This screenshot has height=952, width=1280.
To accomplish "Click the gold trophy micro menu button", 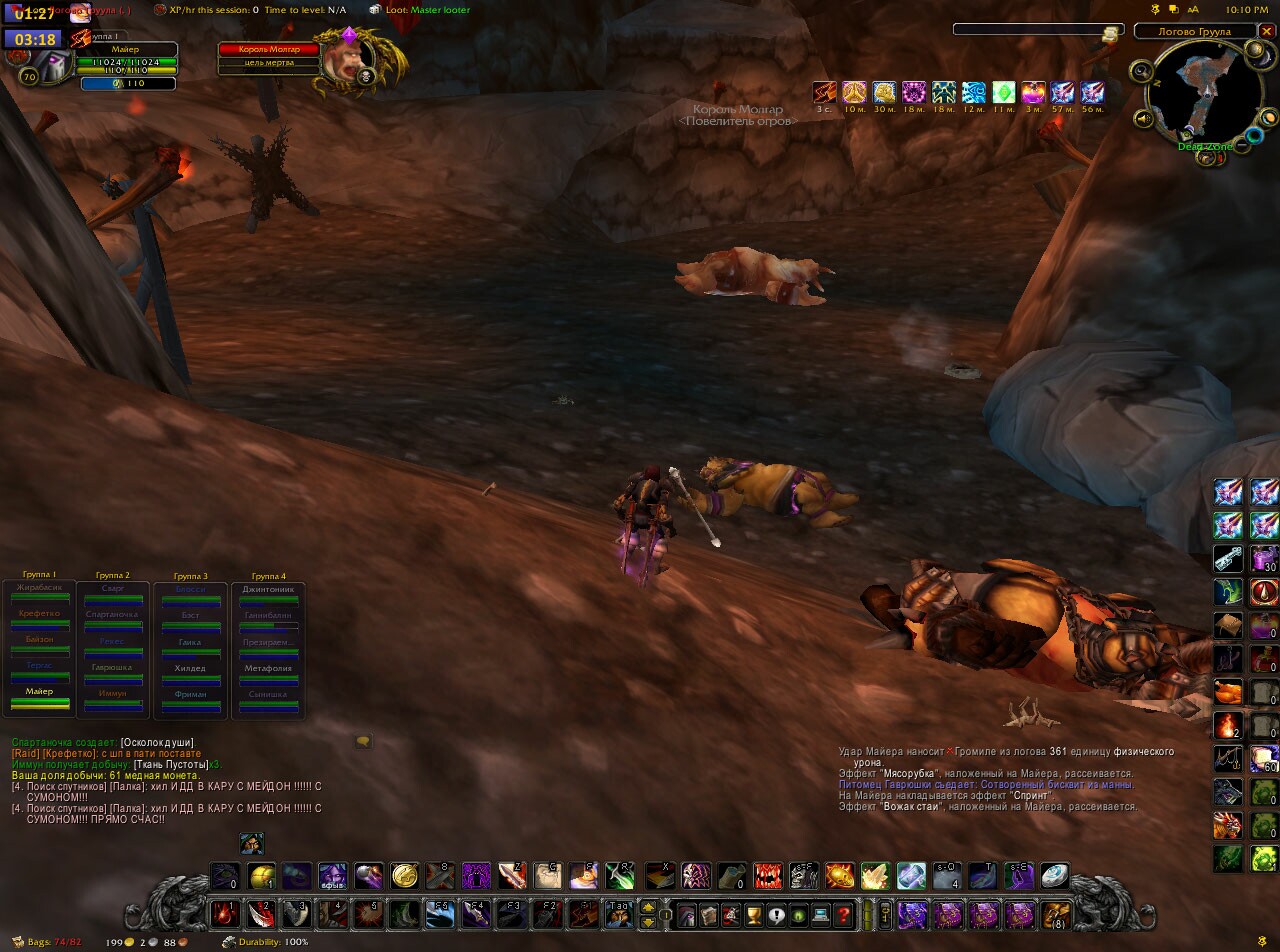I will click(754, 914).
